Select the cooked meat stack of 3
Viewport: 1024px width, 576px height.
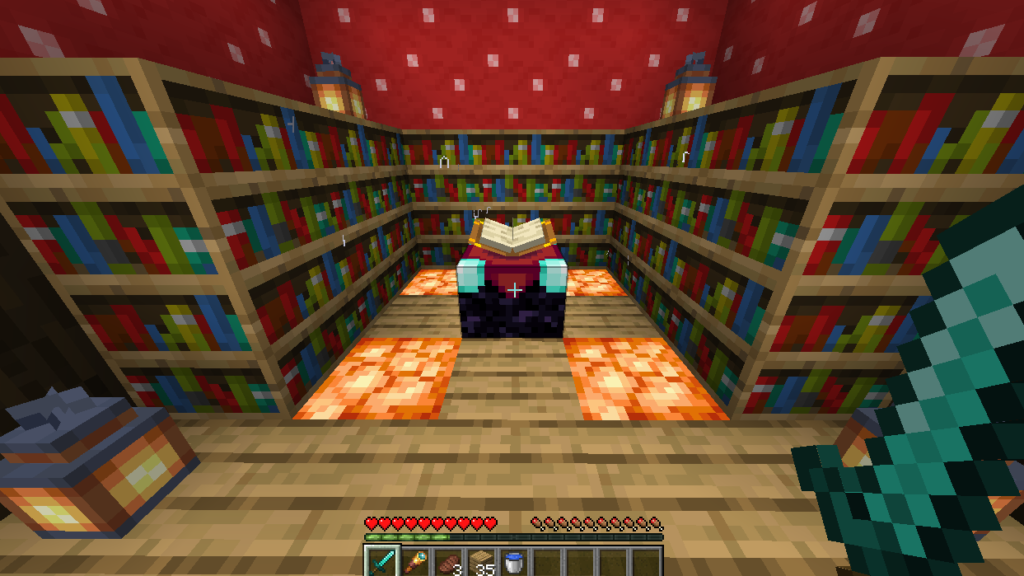coord(447,562)
